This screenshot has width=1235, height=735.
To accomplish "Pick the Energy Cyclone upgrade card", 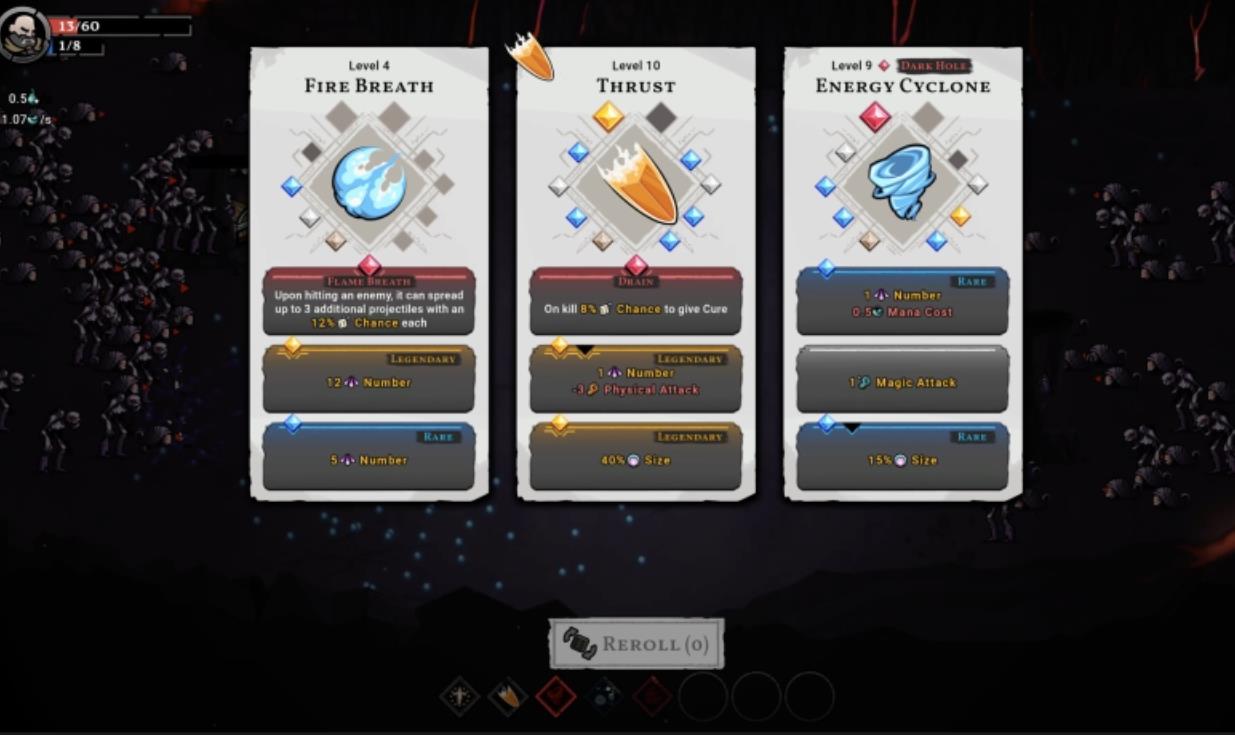I will [x=902, y=272].
